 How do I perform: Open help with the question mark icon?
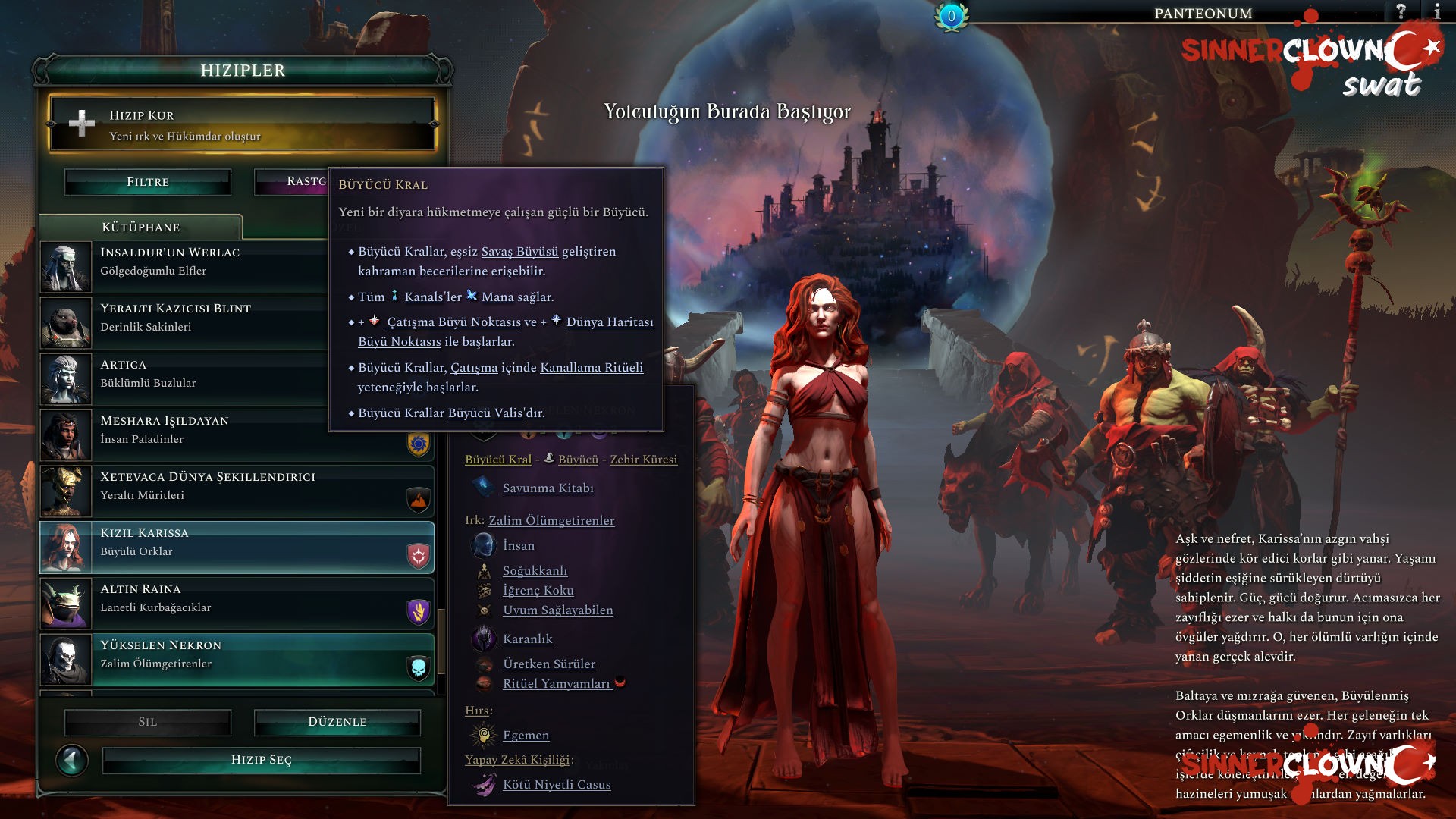tap(1401, 11)
